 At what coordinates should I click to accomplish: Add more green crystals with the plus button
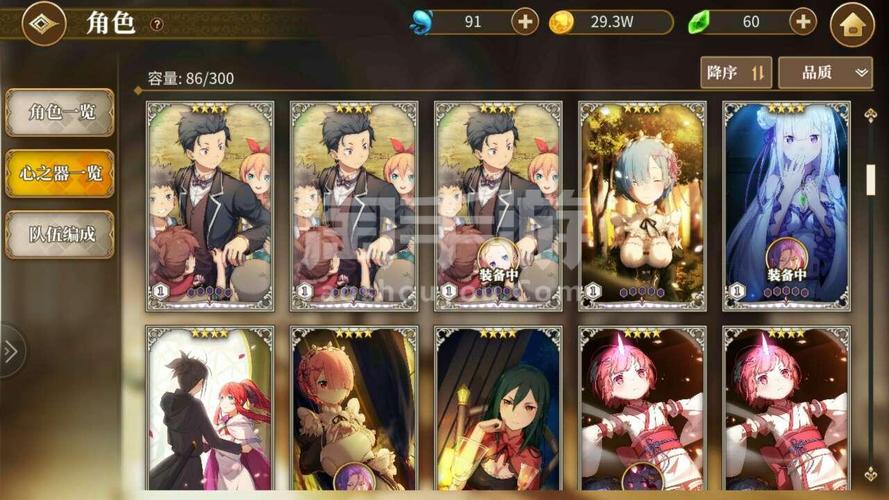[x=803, y=21]
